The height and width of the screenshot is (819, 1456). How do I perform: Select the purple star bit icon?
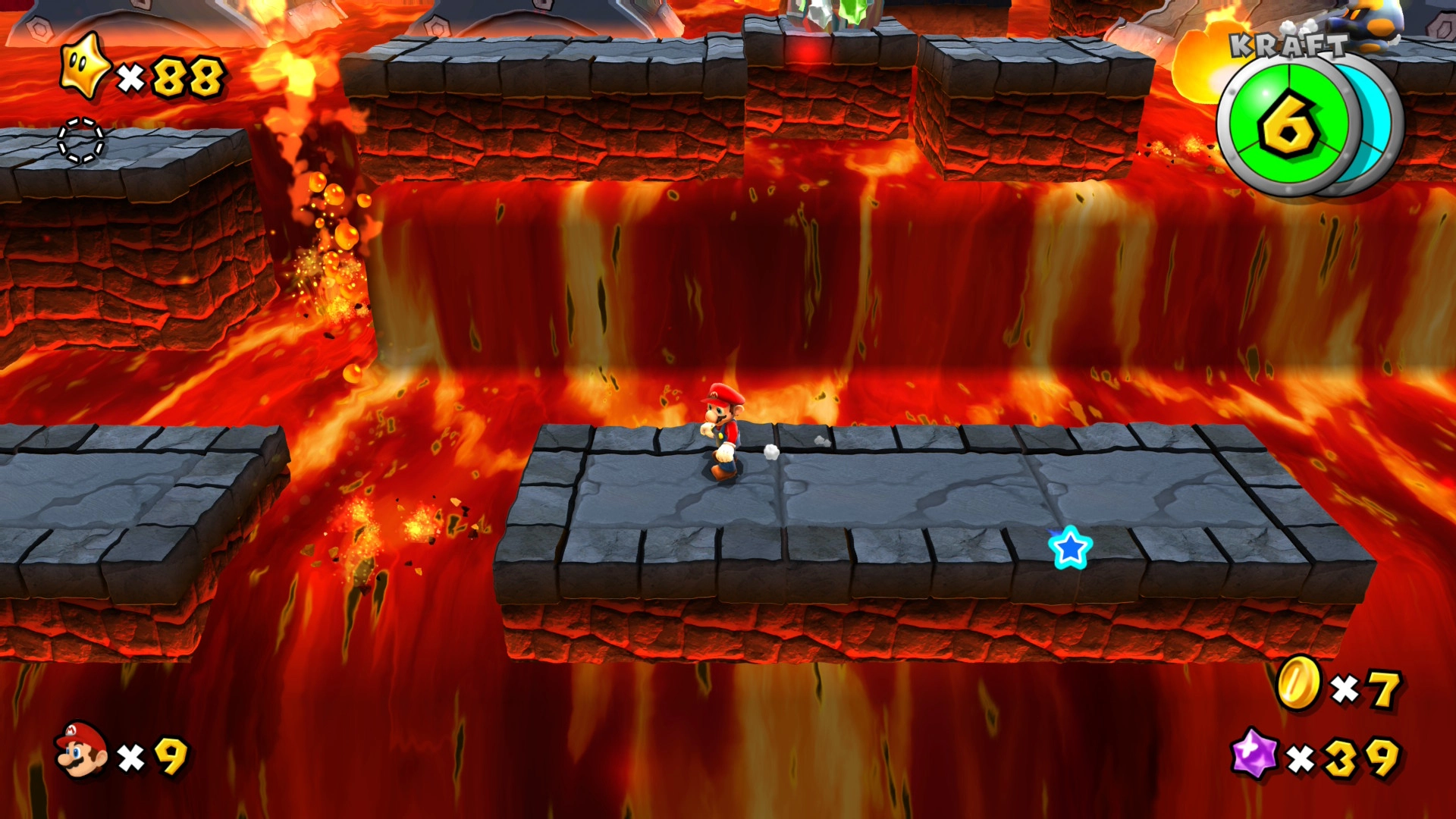(1254, 754)
